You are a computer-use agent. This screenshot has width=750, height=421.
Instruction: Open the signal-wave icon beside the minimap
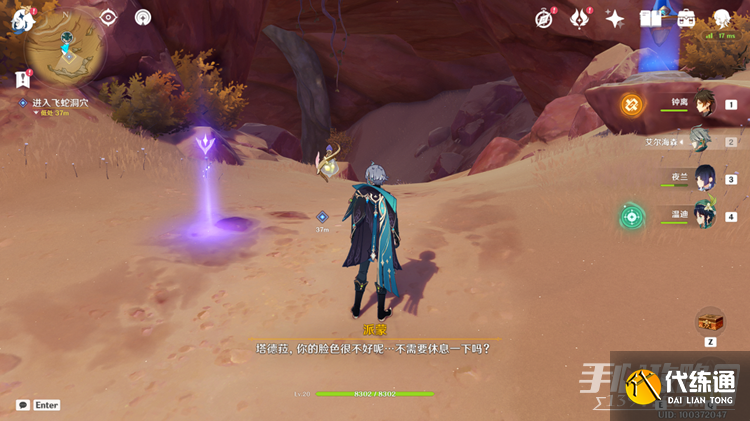pyautogui.click(x=143, y=17)
